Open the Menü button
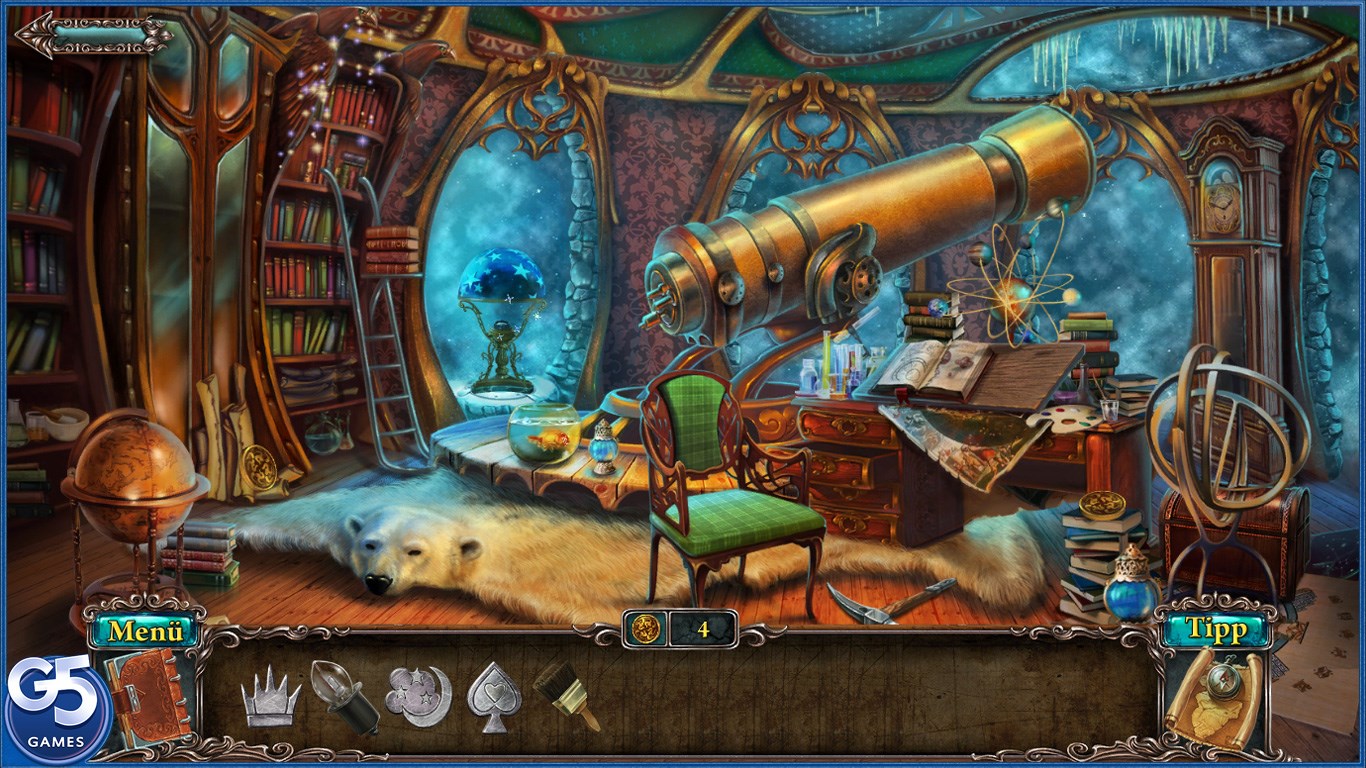 (145, 631)
